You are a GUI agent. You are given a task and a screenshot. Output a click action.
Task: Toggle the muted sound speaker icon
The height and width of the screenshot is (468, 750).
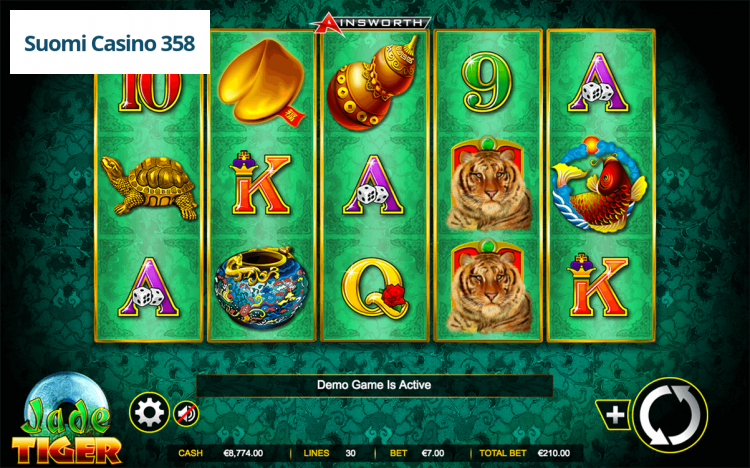click(x=186, y=412)
